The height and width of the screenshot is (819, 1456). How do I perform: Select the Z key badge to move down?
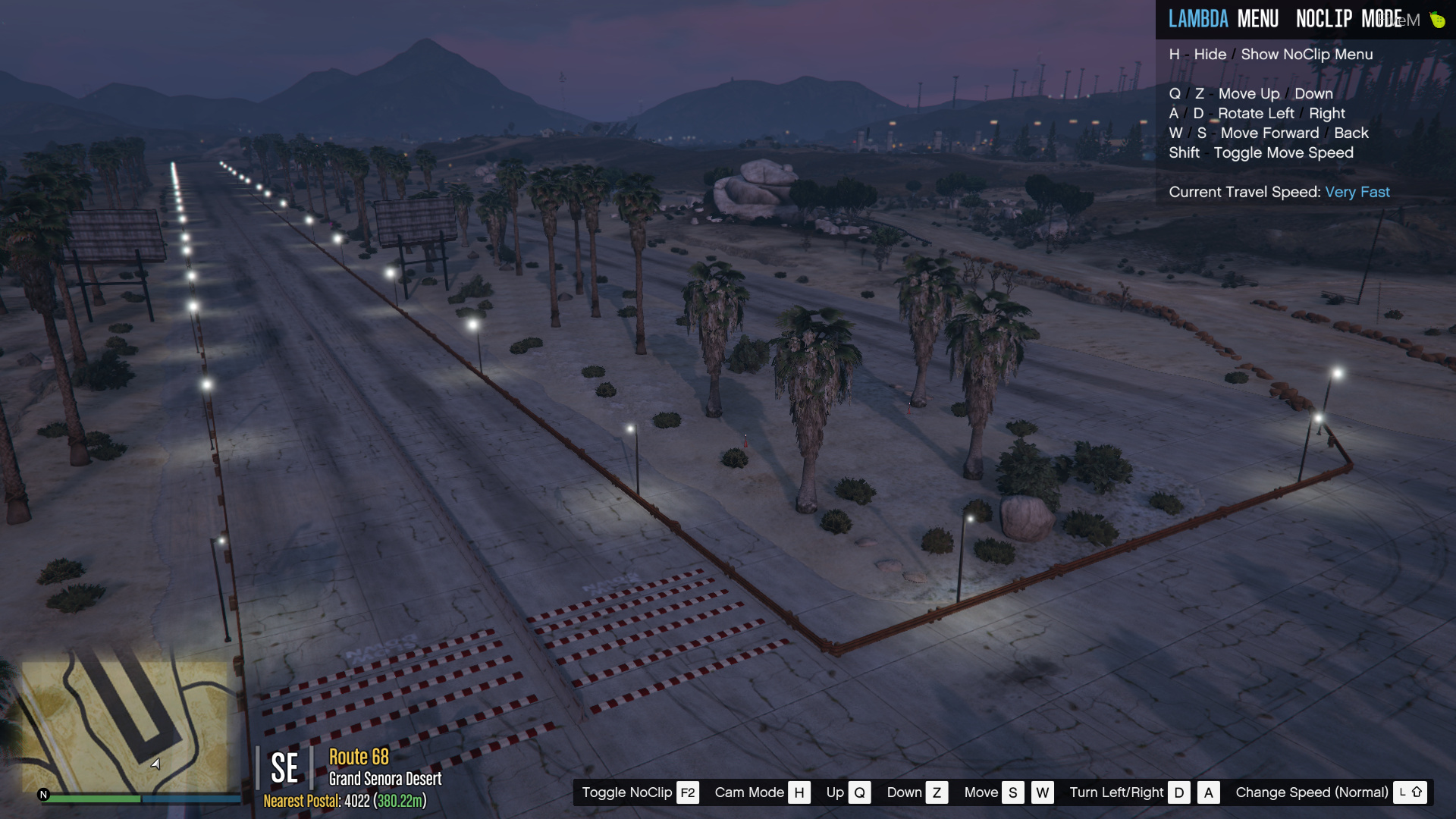coord(938,792)
